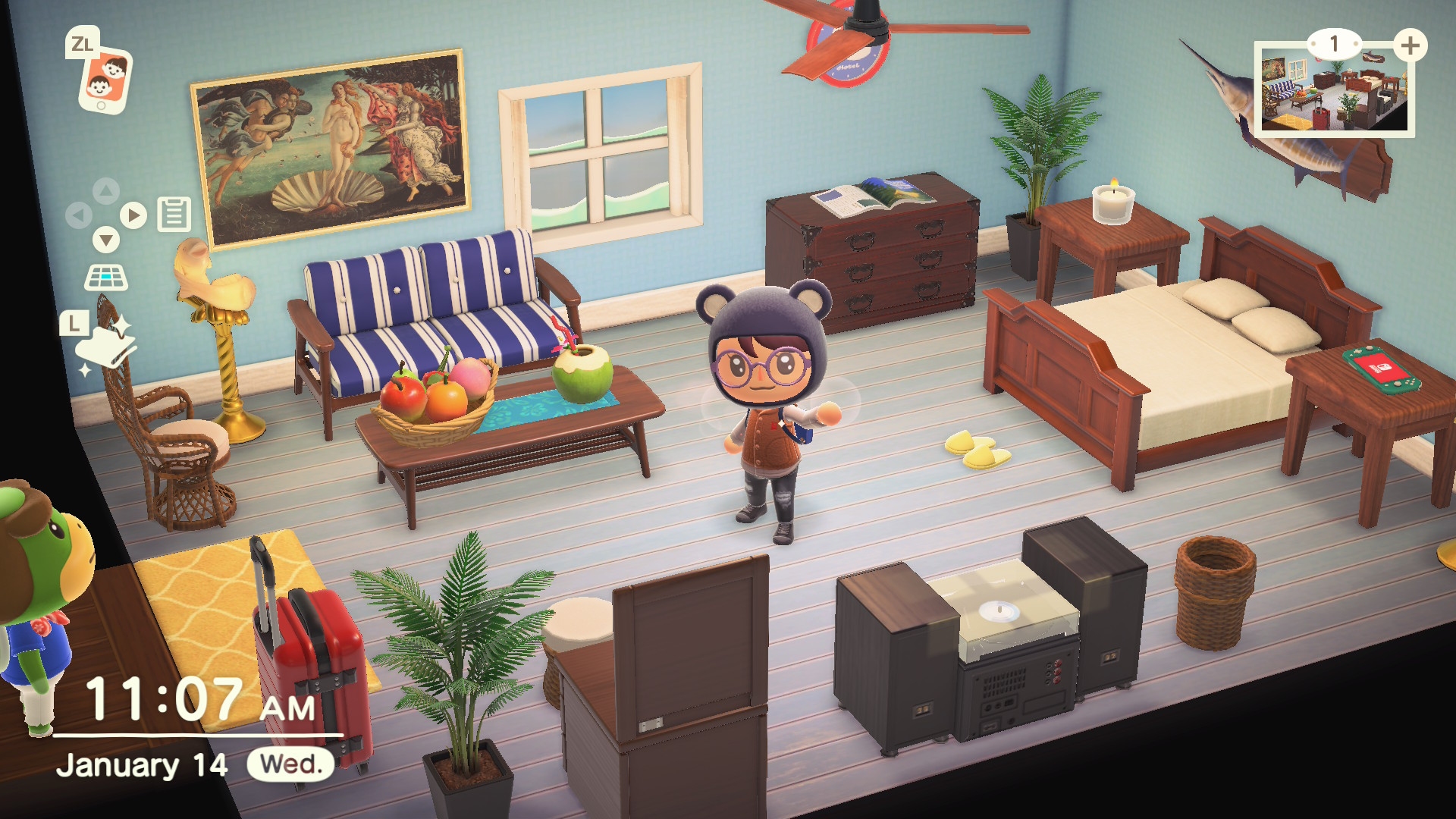This screenshot has width=1456, height=819.
Task: Open the clipboard checklist icon
Action: [174, 214]
